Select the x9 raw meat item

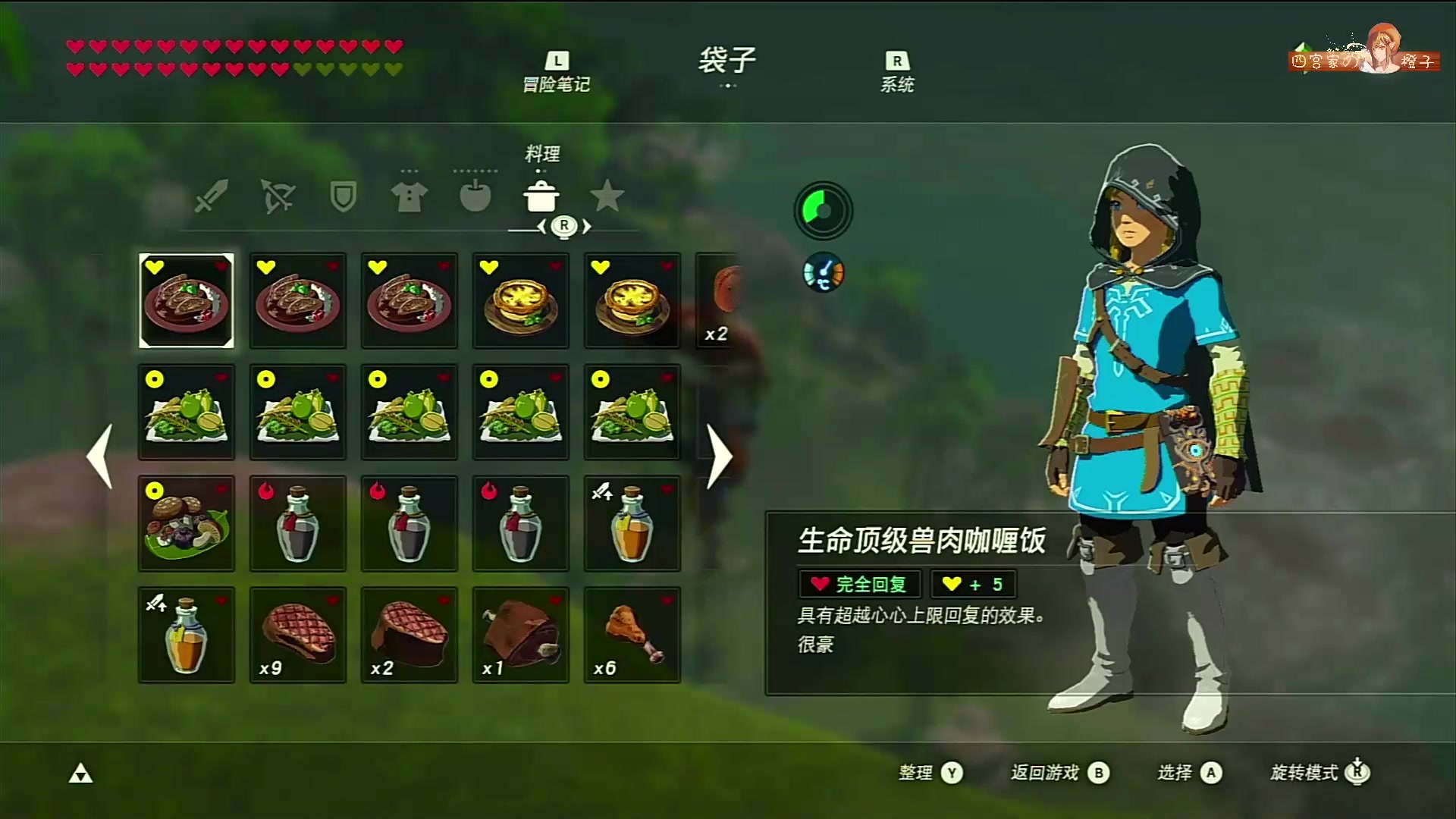coord(297,635)
